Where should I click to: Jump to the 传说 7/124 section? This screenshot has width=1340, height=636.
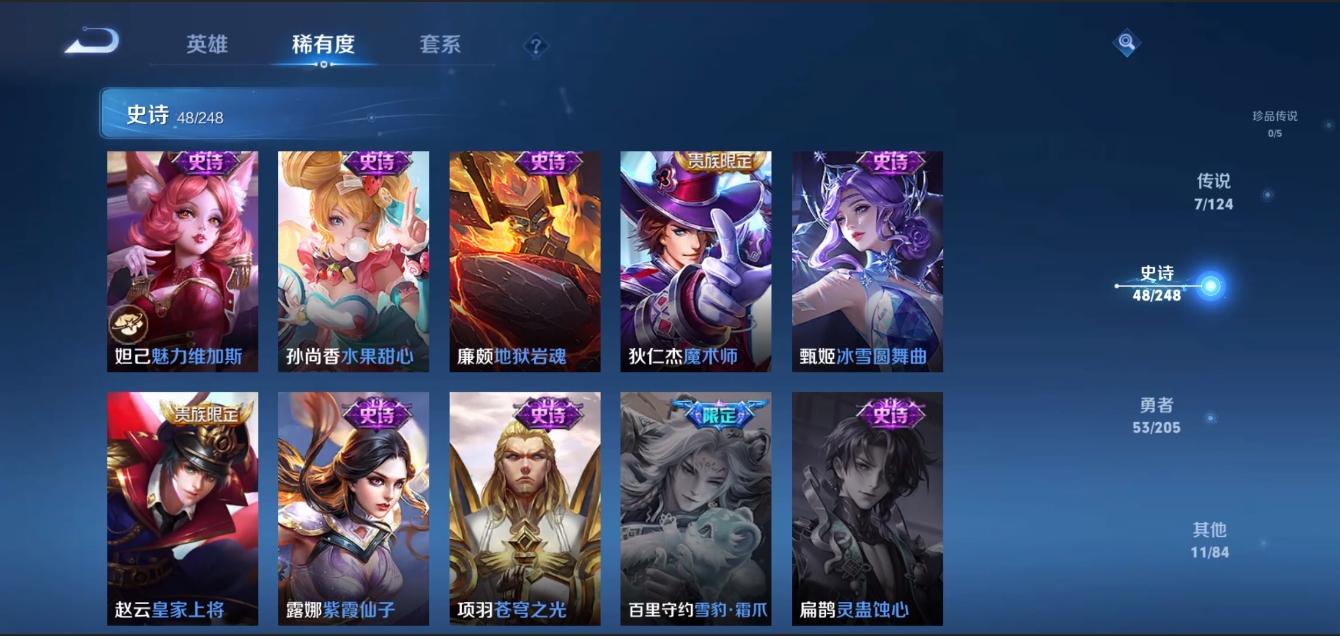(x=1213, y=191)
